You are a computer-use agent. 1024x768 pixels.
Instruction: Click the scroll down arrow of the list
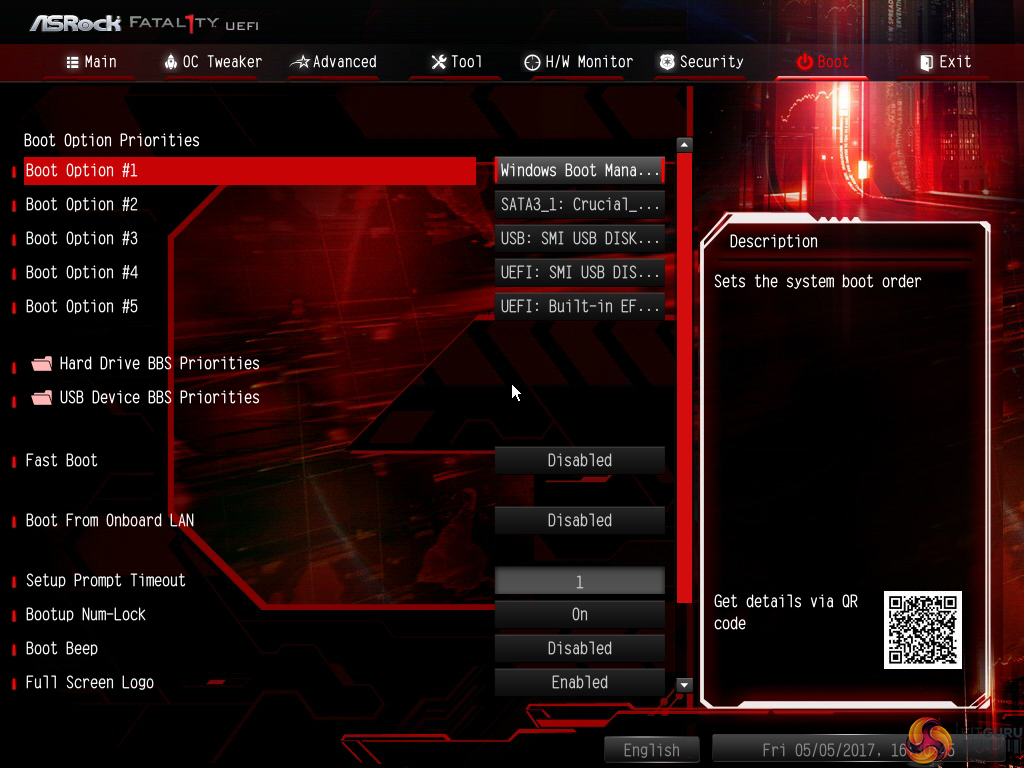(685, 685)
